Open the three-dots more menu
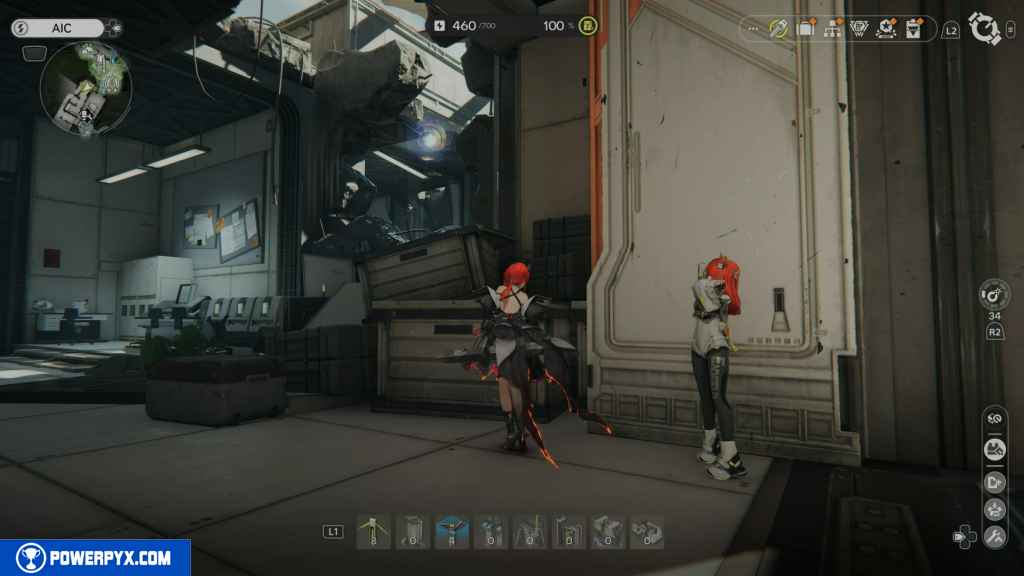The image size is (1024, 576). tap(754, 29)
